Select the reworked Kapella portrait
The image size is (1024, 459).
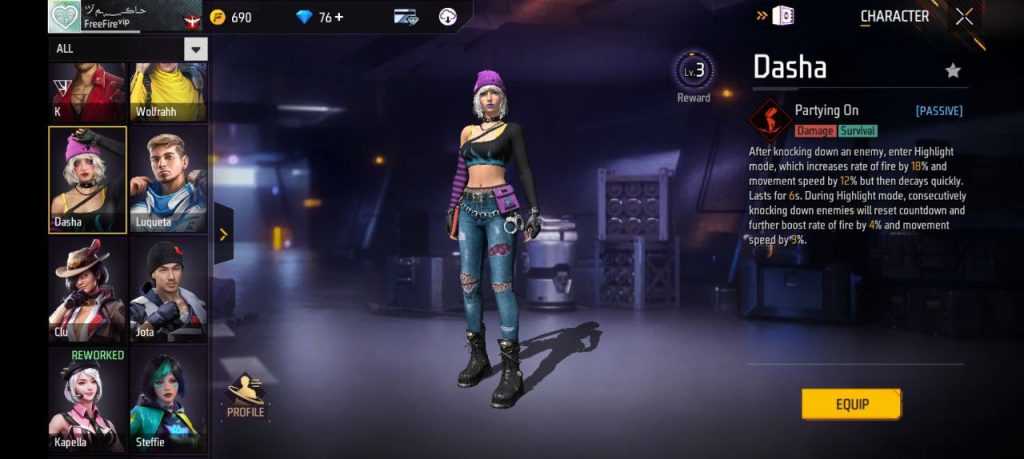88,398
